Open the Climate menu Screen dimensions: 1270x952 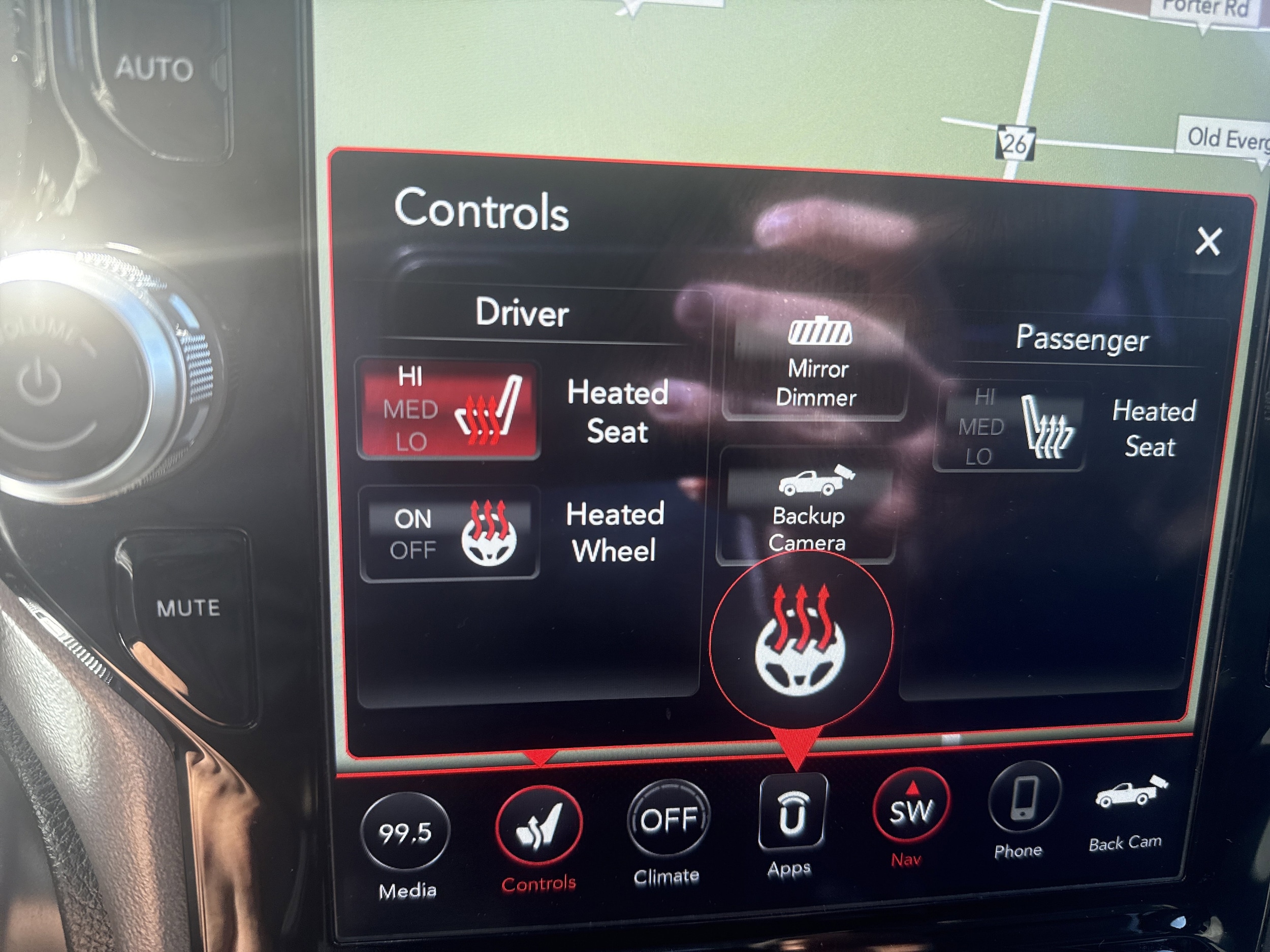[668, 819]
